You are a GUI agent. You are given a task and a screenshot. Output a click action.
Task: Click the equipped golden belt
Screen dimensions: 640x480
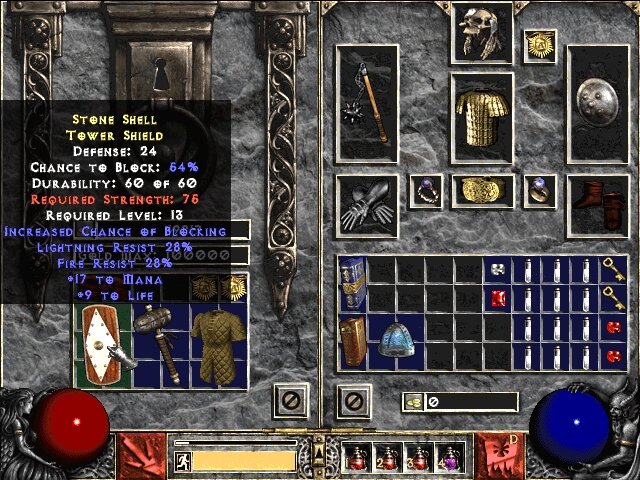[482, 191]
